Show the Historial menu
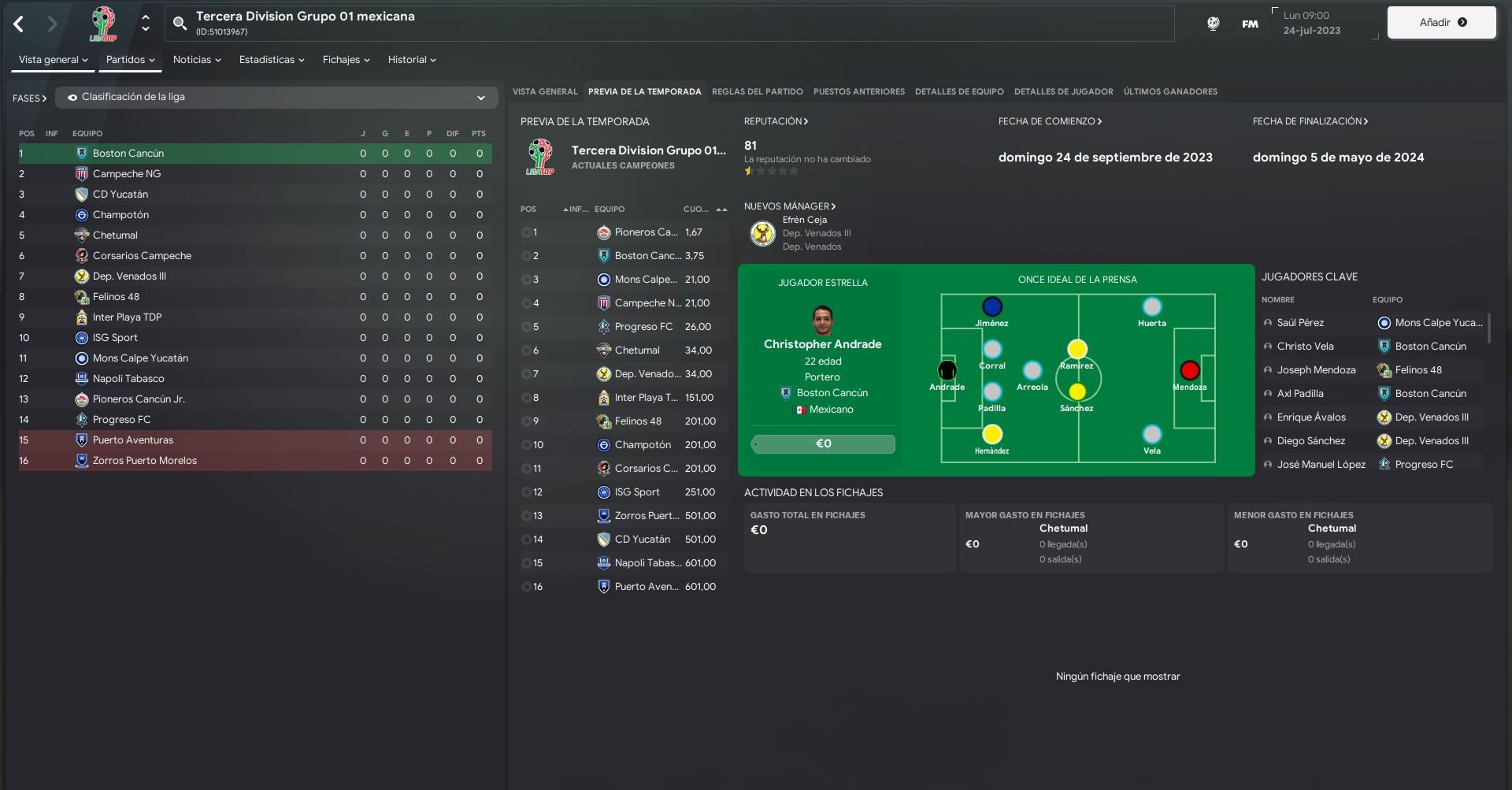 click(411, 60)
